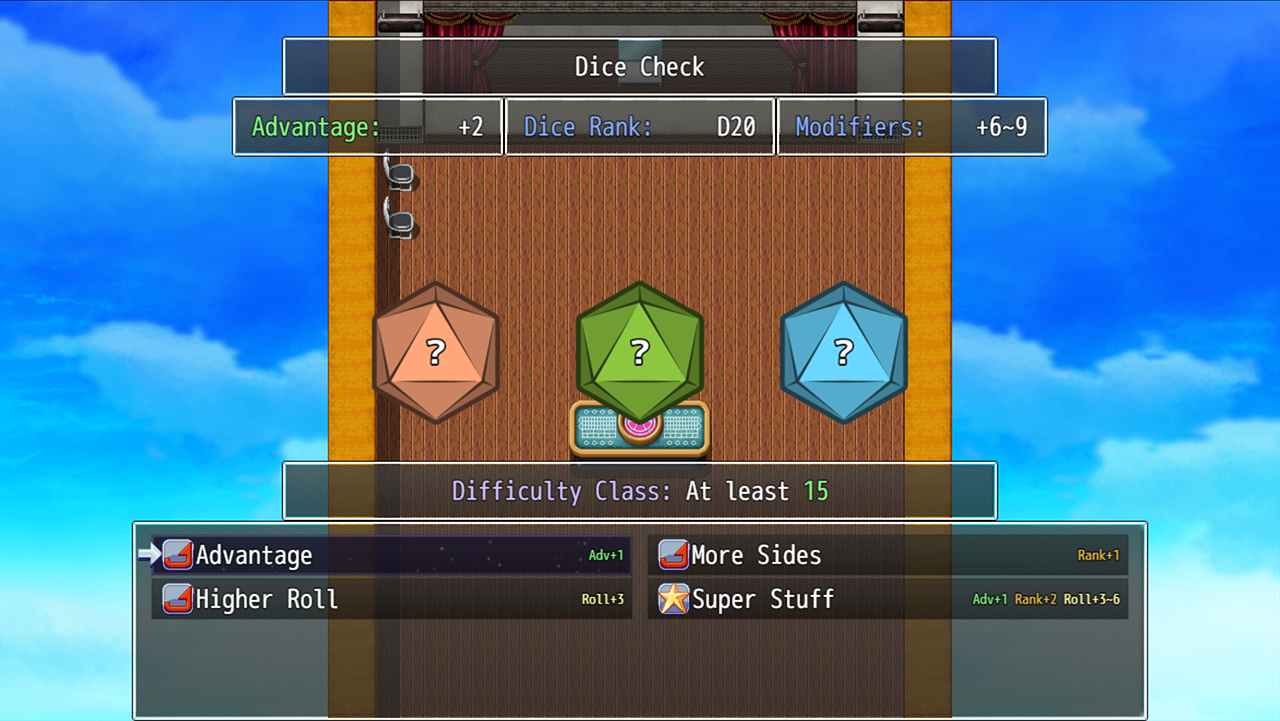Select the orange mystery die
This screenshot has height=721, width=1280.
[x=435, y=352]
